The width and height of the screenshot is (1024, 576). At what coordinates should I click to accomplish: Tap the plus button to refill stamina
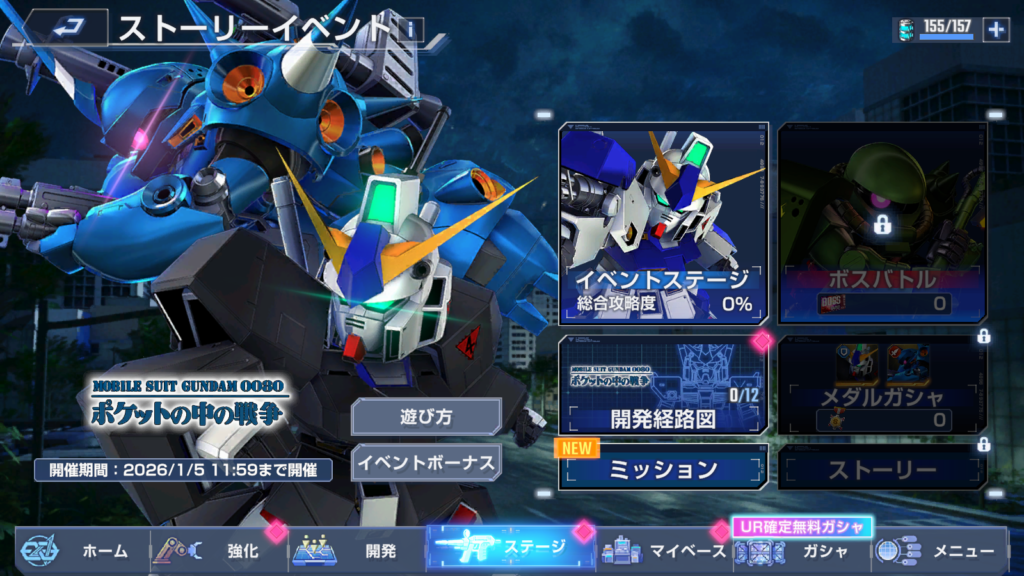(x=996, y=29)
